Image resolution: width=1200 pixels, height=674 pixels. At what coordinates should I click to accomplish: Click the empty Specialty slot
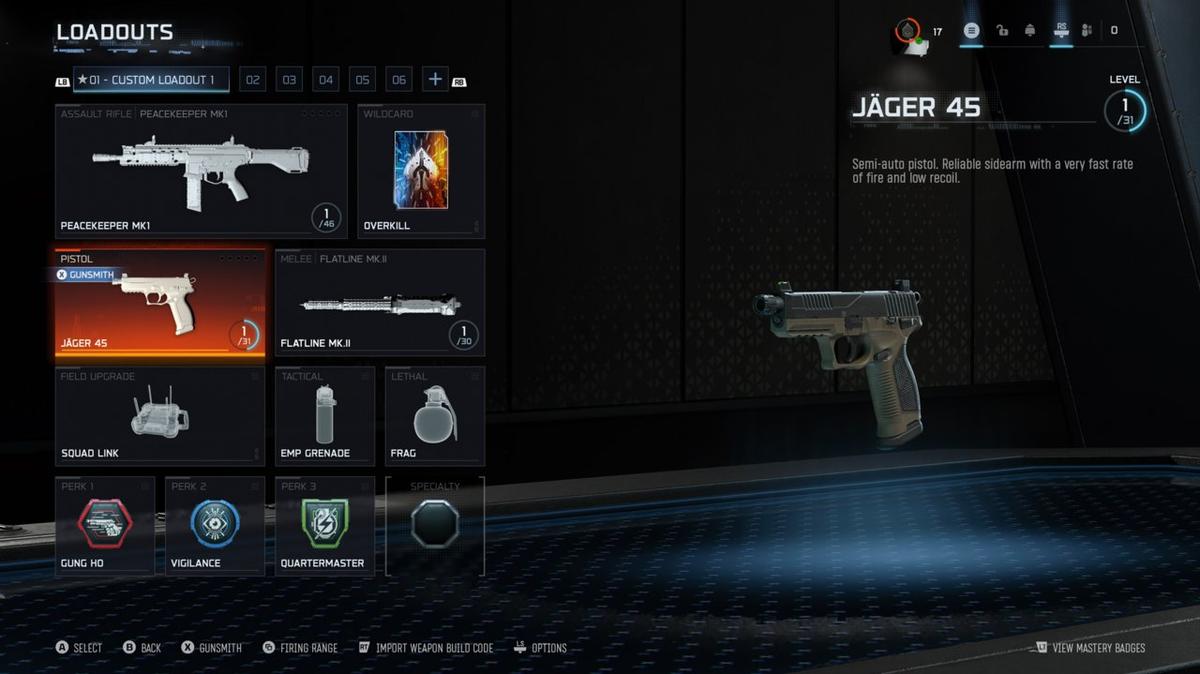[435, 526]
